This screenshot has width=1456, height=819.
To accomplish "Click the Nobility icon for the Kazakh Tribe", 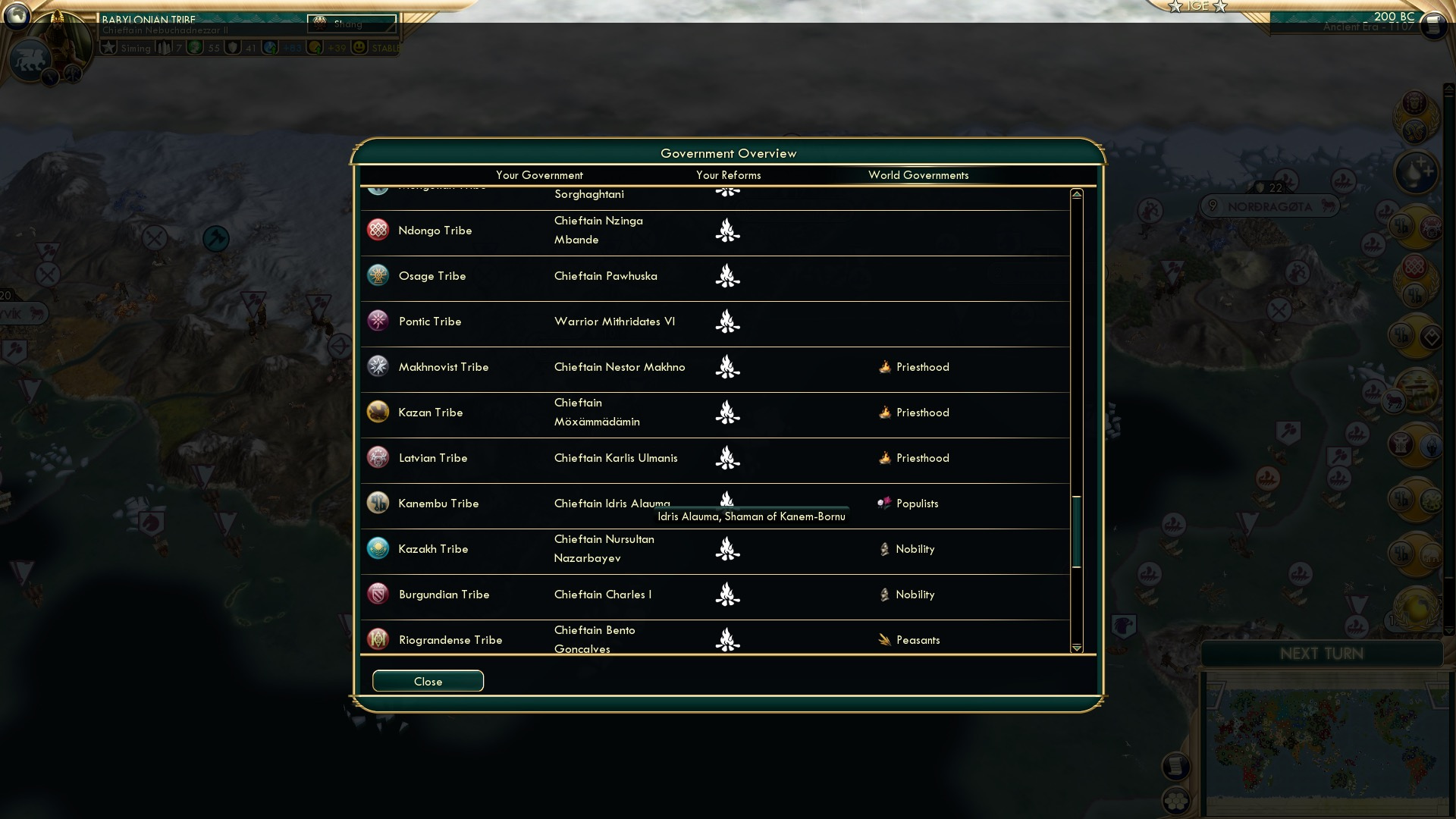I will tap(884, 548).
